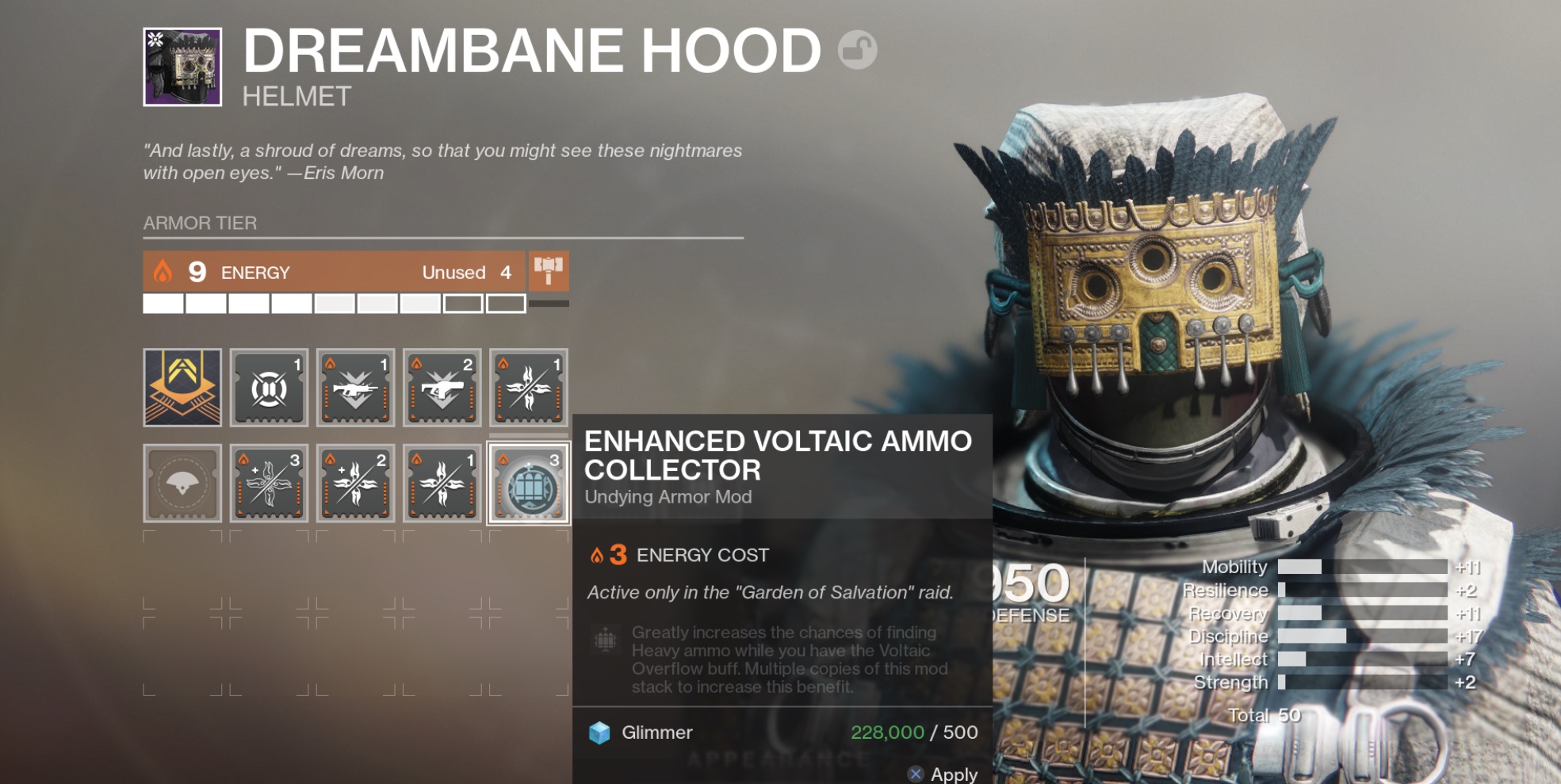Toggle the lock icon beside Dreambane Hood
Screen dimensions: 1561x784
click(857, 50)
